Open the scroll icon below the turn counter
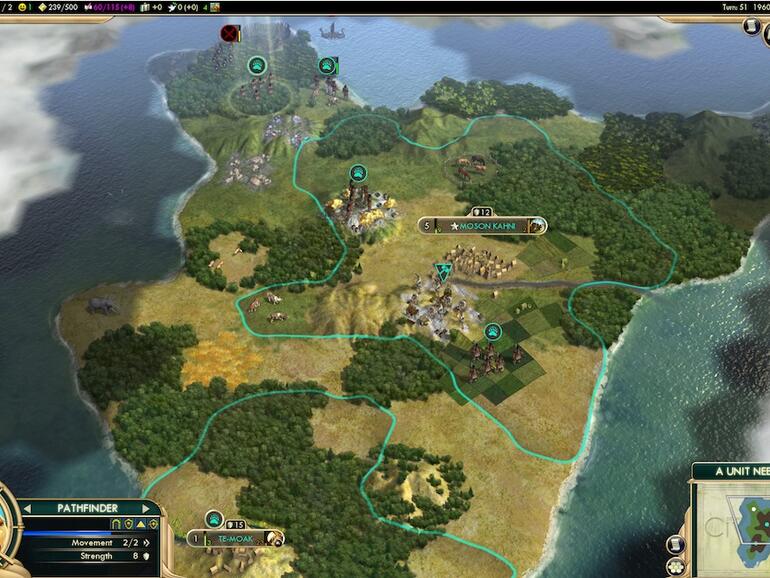 758,28
